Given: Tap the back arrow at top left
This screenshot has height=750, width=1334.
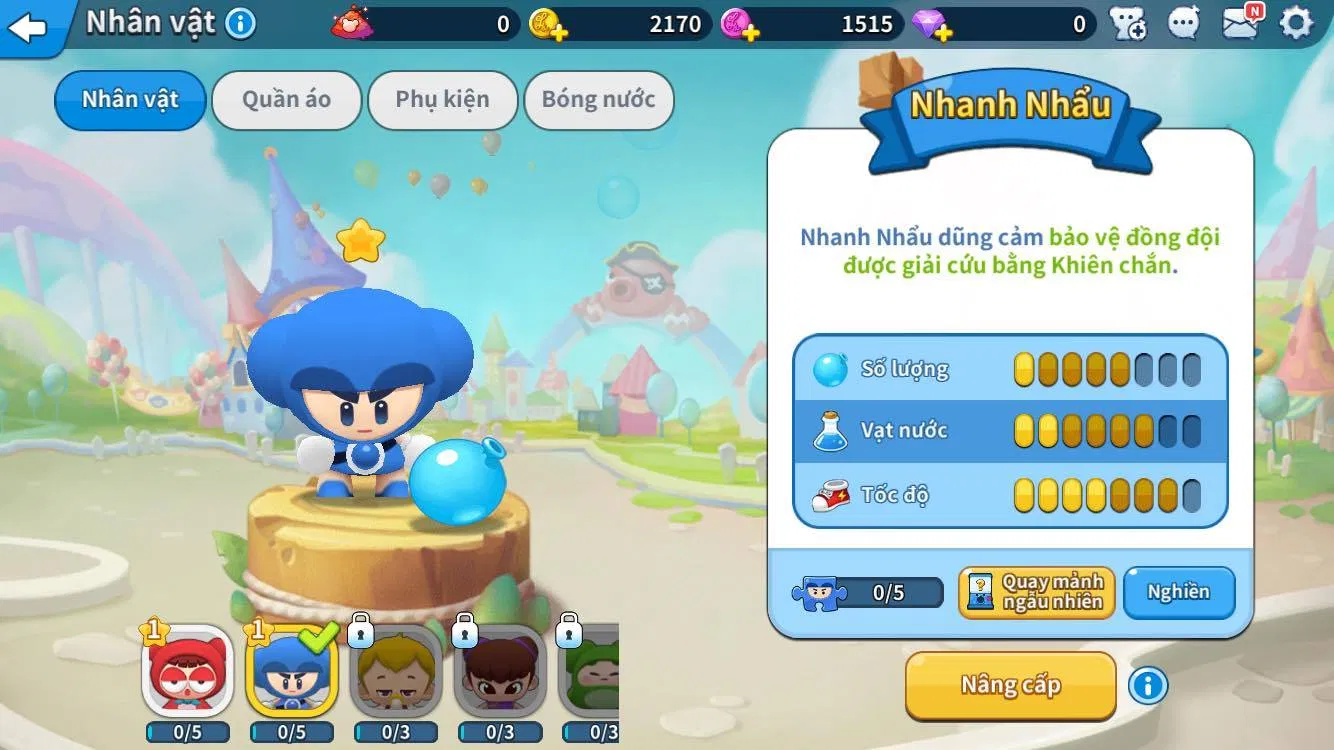Looking at the screenshot, I should (28, 28).
